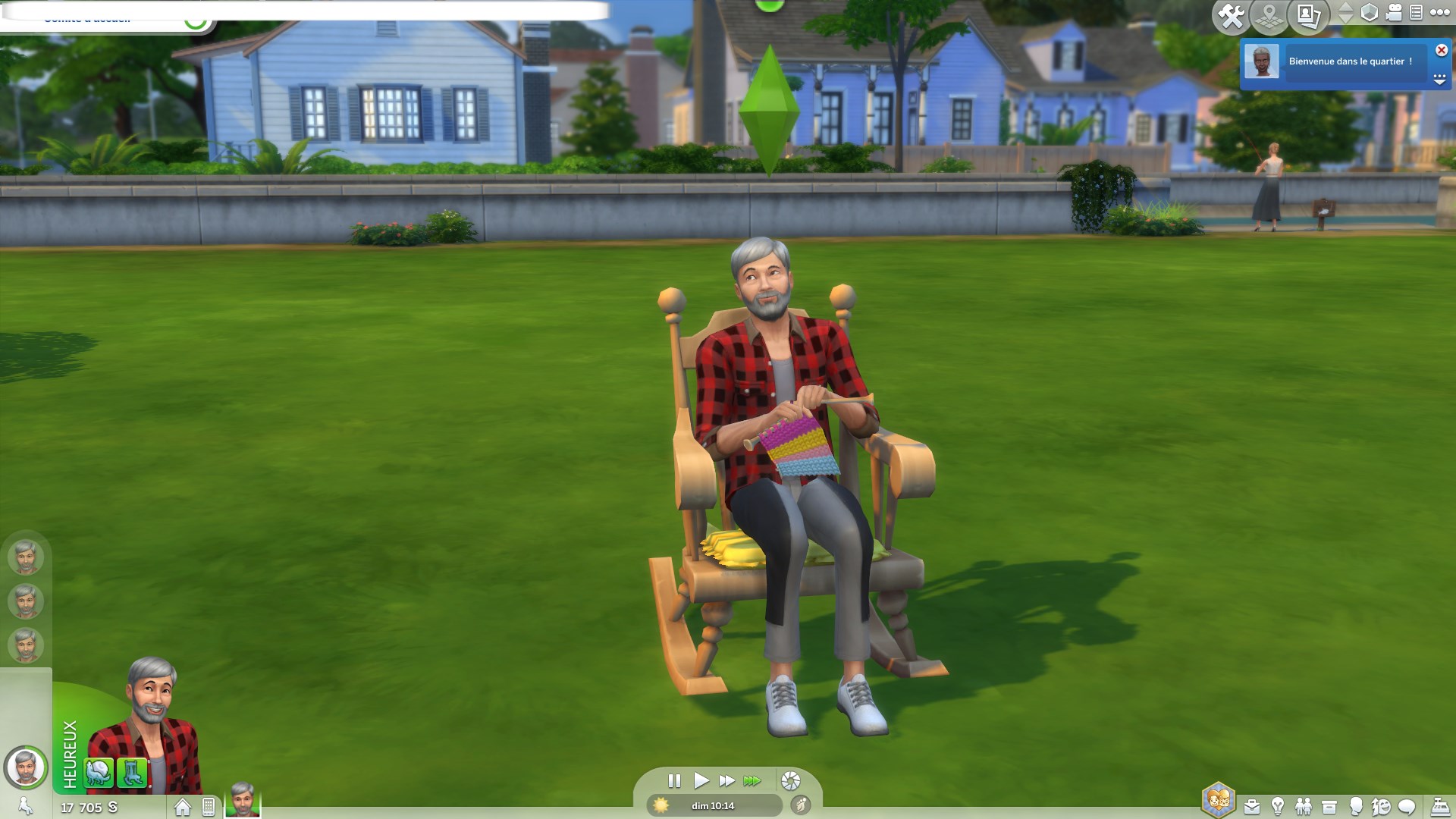Image resolution: width=1456 pixels, height=819 pixels.
Task: Enable ultra speed with the triple arrow
Action: [752, 779]
